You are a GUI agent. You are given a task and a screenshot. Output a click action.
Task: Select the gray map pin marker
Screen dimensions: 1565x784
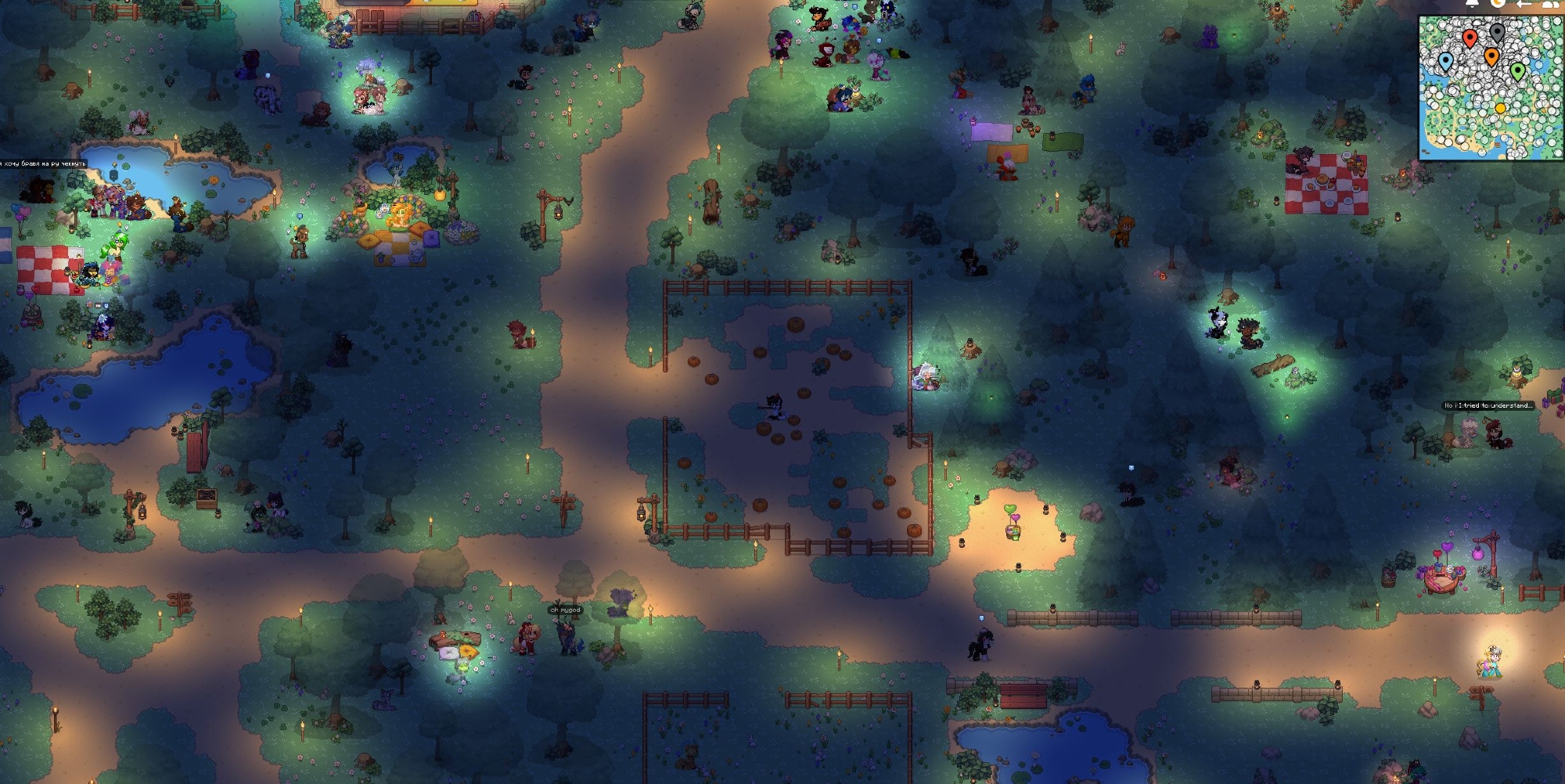[1497, 32]
